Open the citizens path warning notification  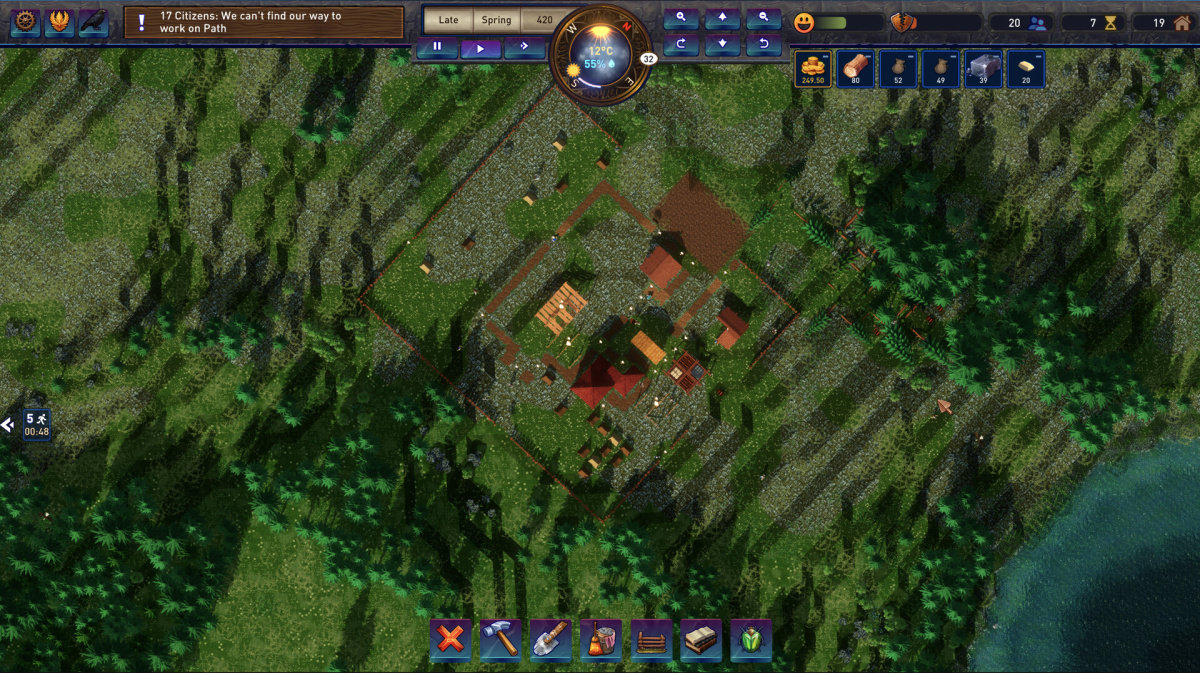[x=264, y=22]
